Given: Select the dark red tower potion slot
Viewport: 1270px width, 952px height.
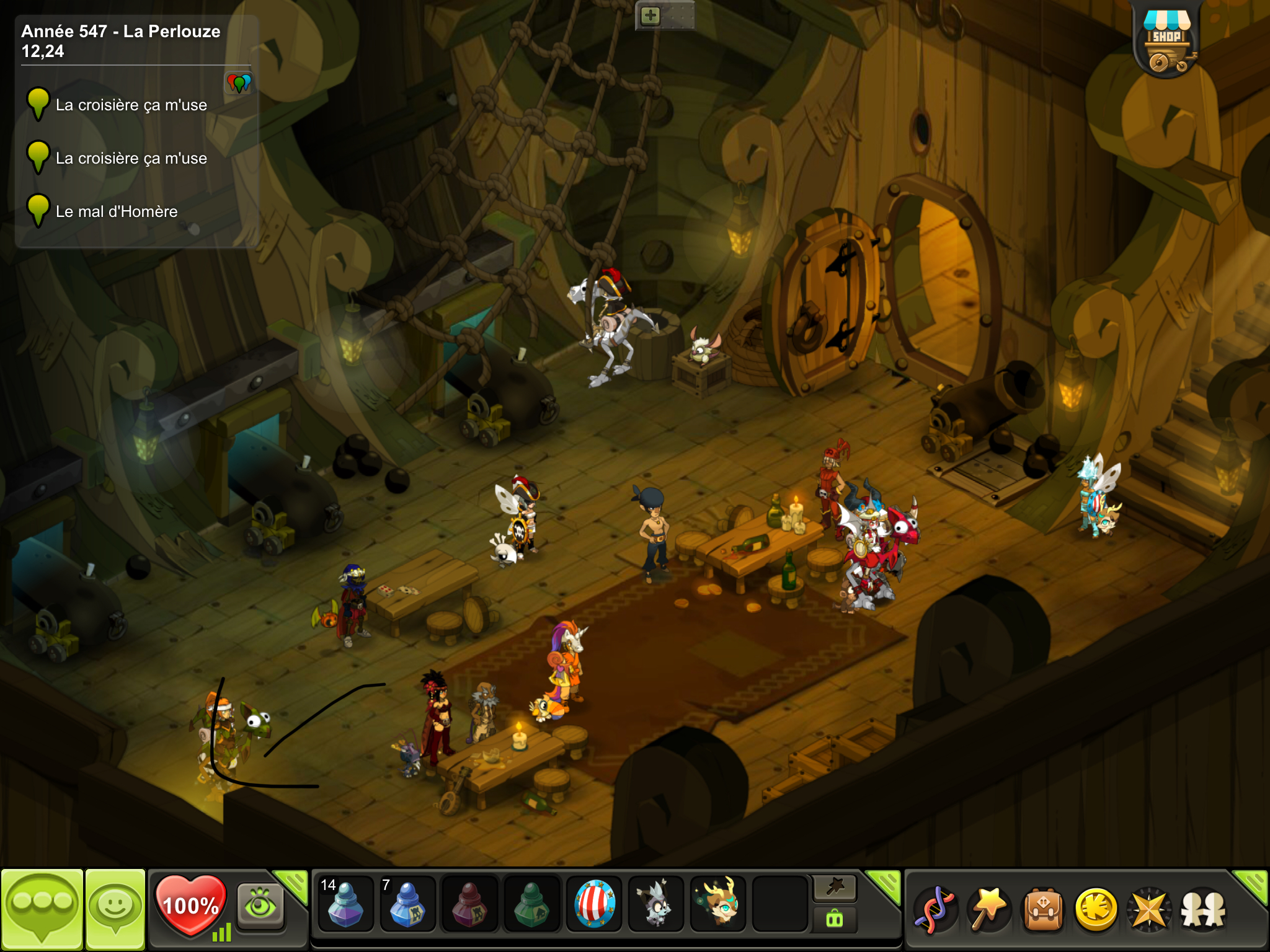Looking at the screenshot, I should coord(469,905).
